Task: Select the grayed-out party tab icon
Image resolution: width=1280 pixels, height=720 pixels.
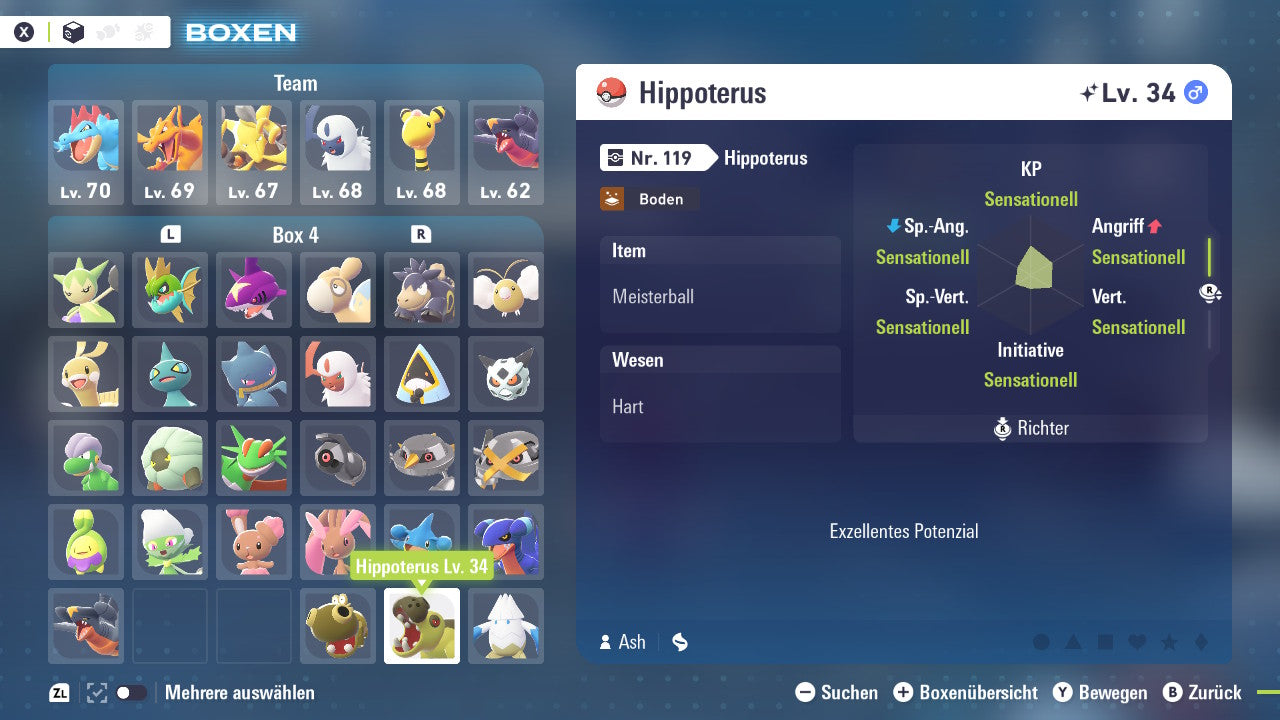Action: click(109, 31)
